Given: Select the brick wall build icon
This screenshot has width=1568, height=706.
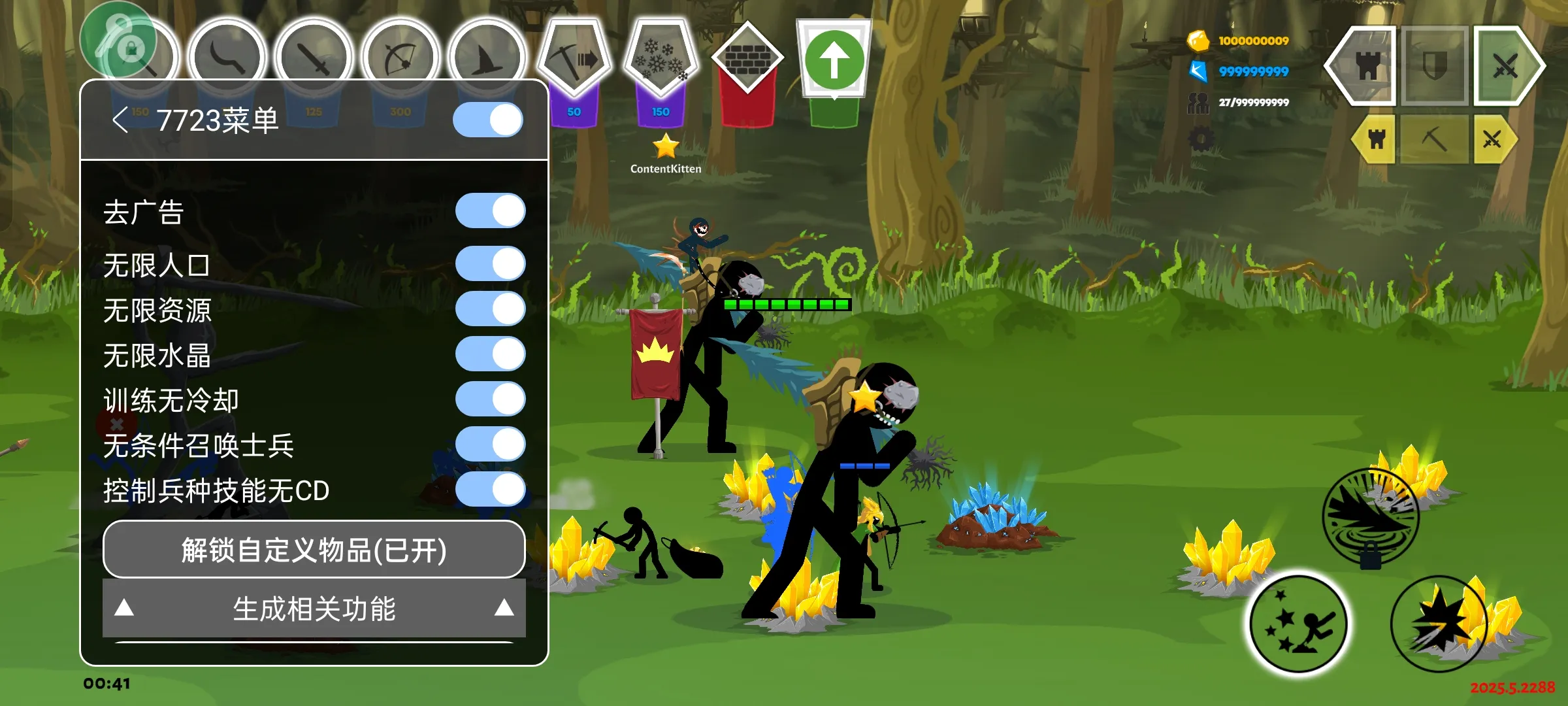Looking at the screenshot, I should click(747, 59).
